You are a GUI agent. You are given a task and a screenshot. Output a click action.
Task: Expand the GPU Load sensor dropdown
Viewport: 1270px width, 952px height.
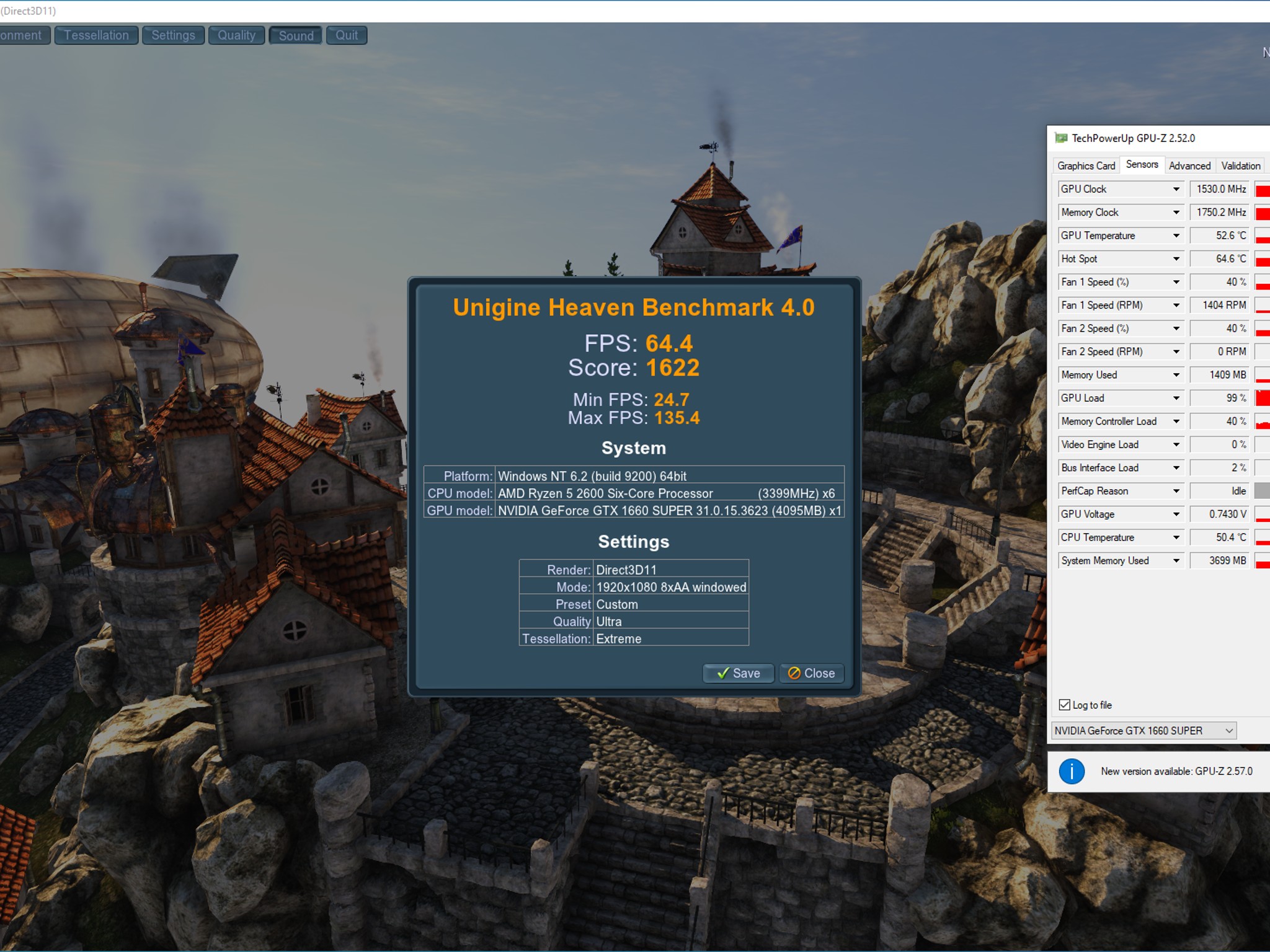click(x=1176, y=398)
